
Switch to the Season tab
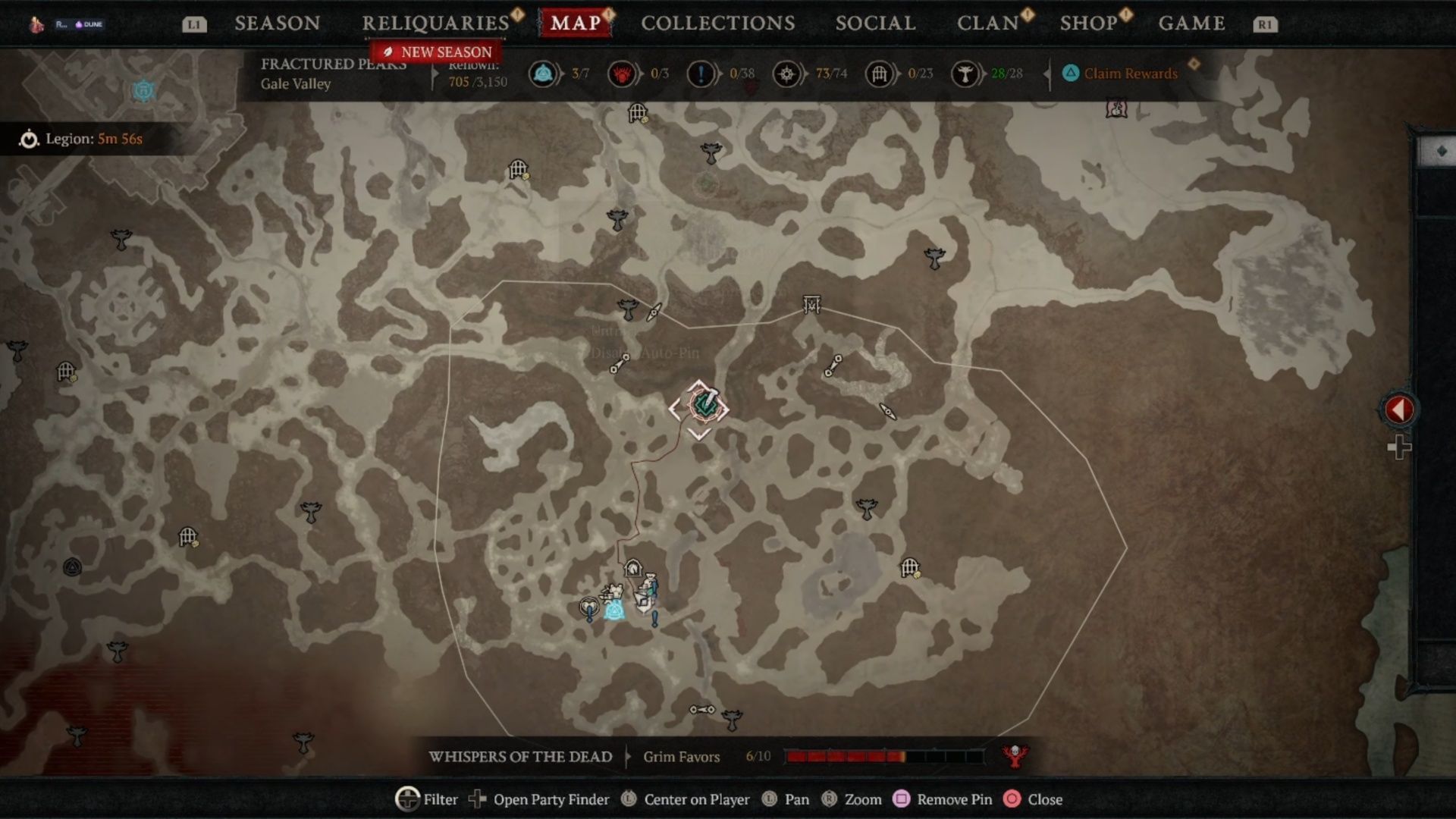click(x=277, y=24)
